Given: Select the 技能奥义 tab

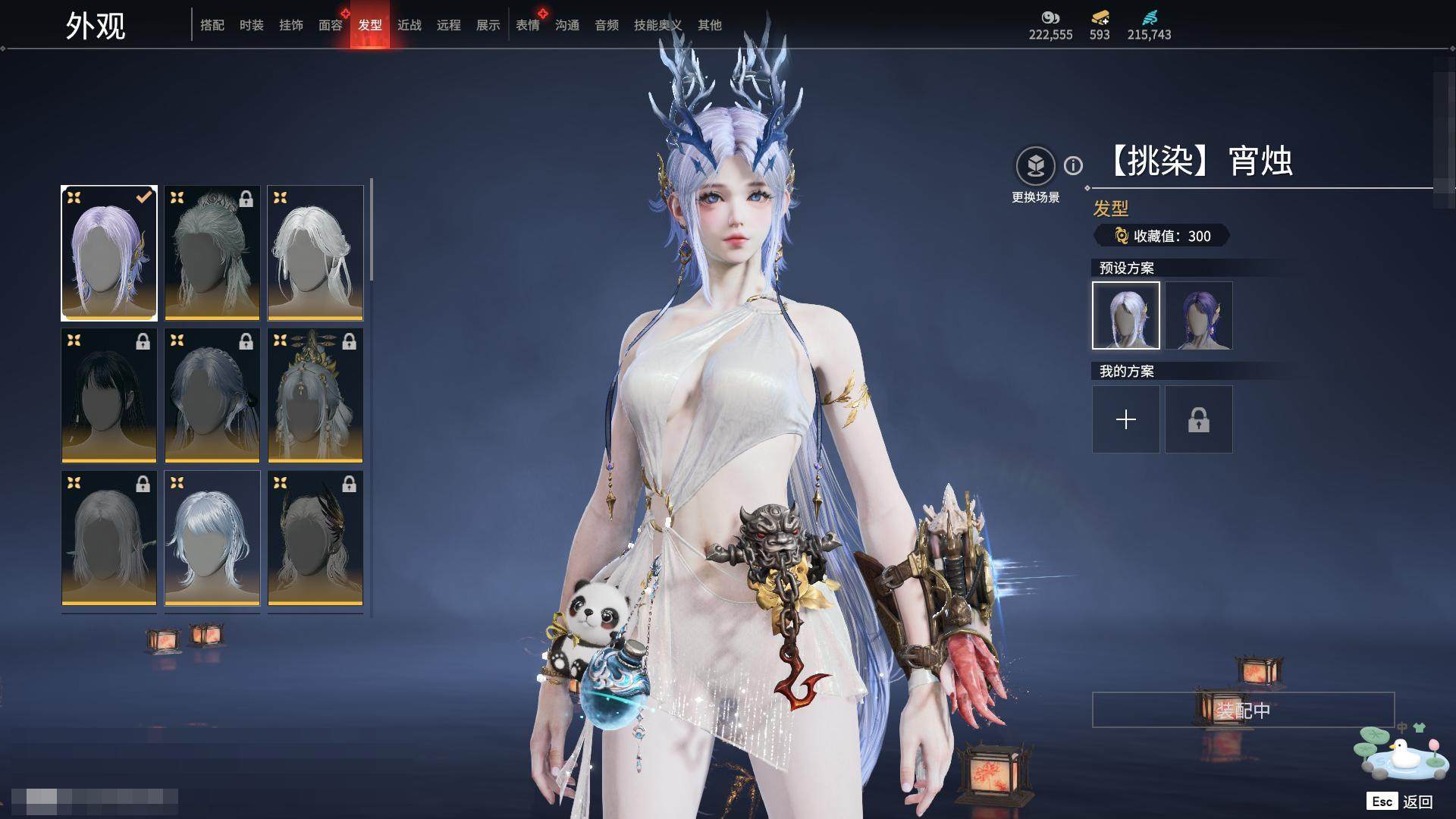Looking at the screenshot, I should [657, 25].
